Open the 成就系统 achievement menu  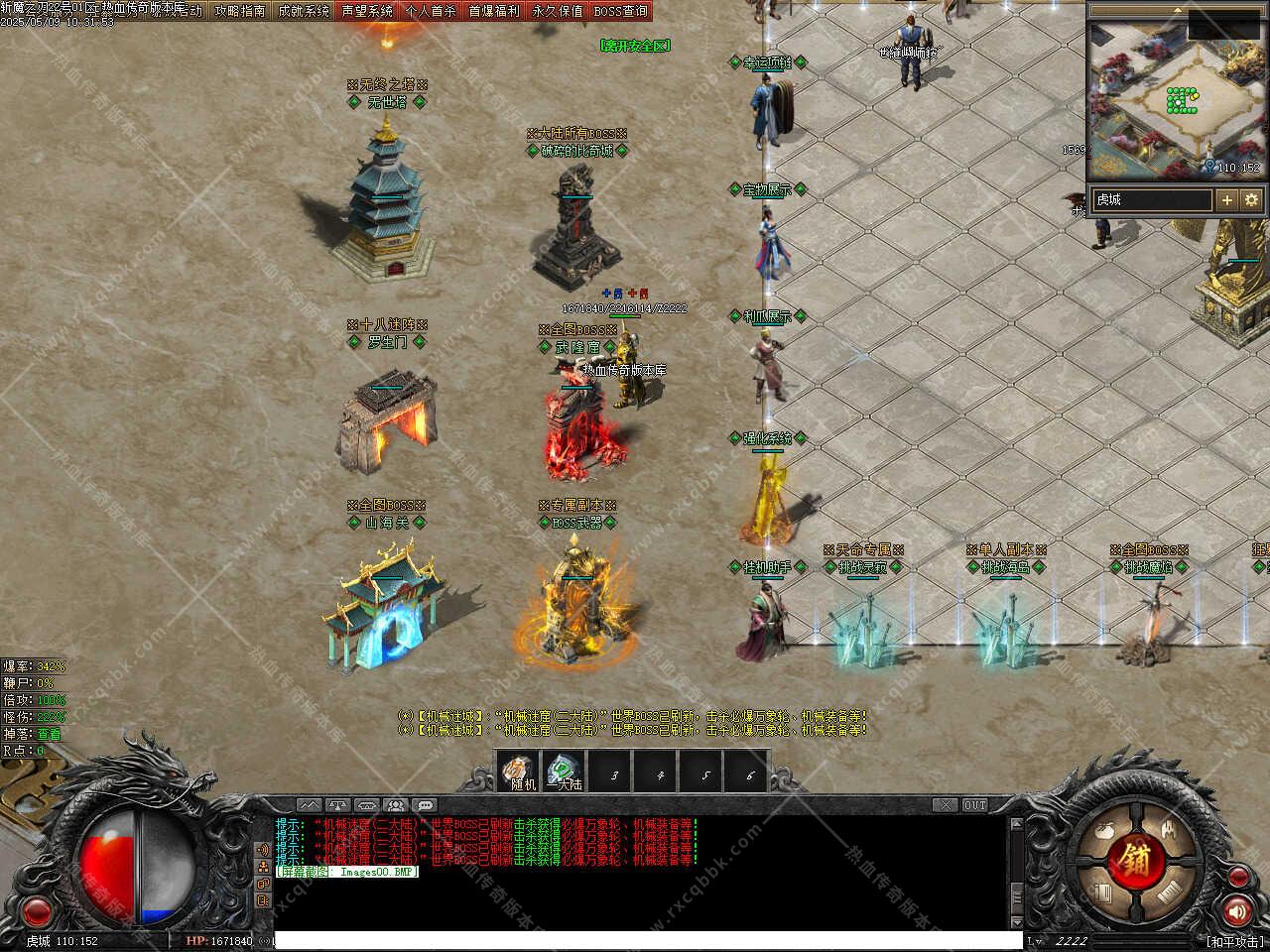pyautogui.click(x=303, y=11)
